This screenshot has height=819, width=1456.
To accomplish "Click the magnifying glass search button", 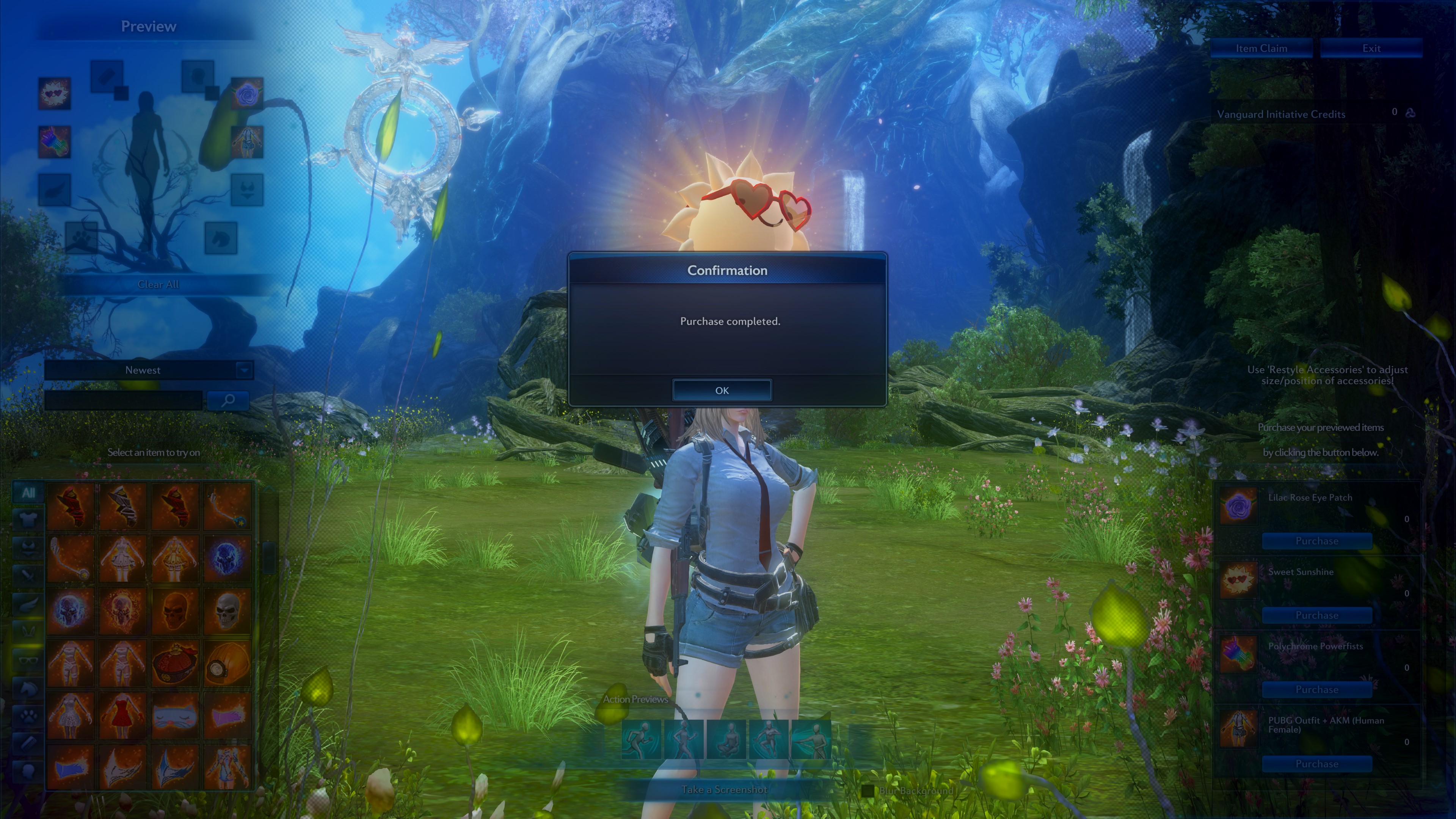I will pyautogui.click(x=228, y=401).
